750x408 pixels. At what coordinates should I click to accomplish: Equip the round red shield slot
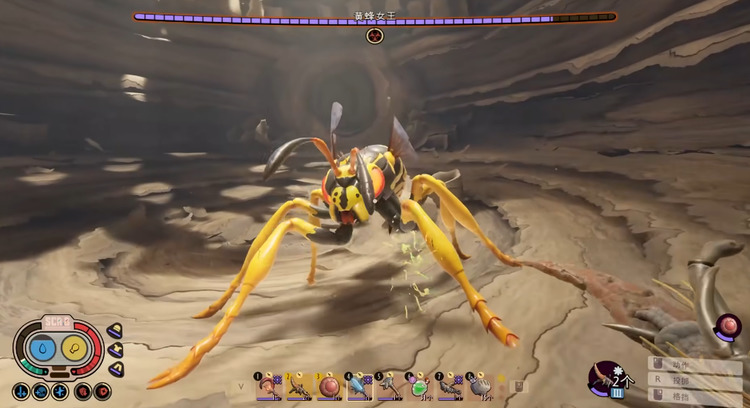pyautogui.click(x=328, y=385)
